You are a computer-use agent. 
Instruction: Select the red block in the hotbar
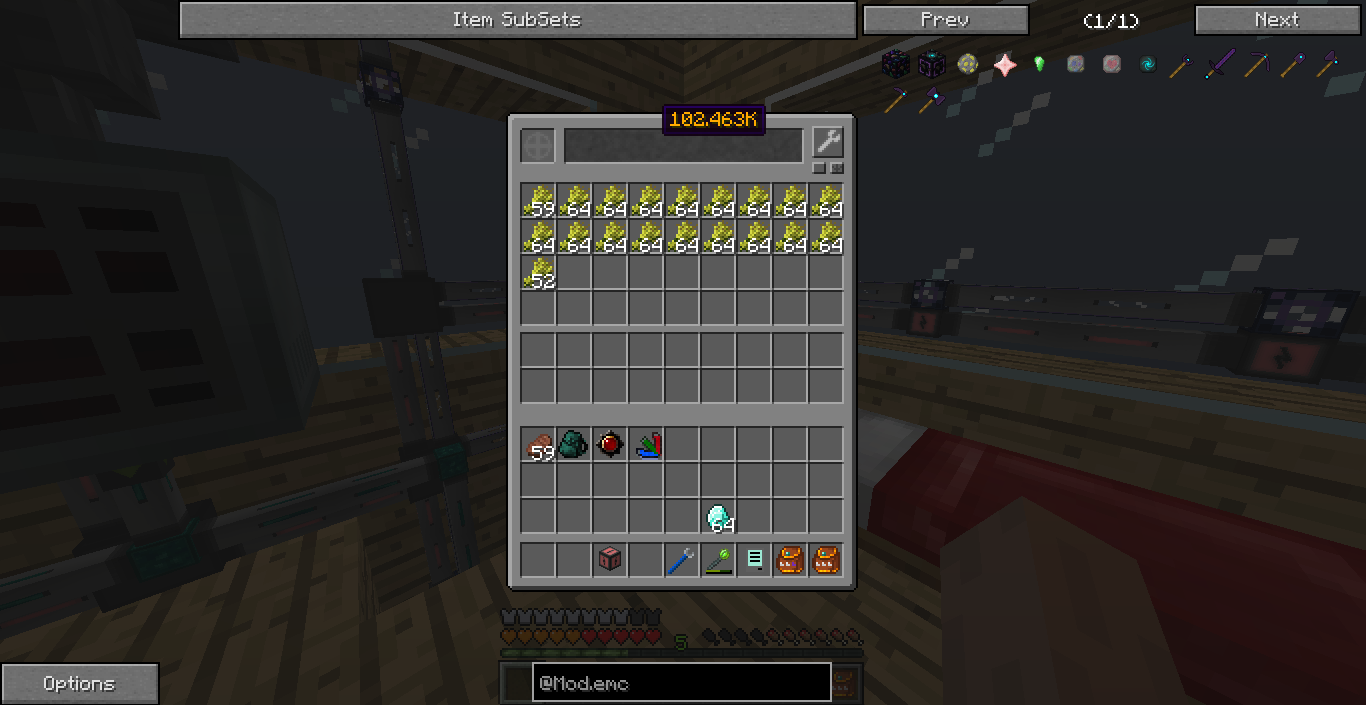[610, 561]
